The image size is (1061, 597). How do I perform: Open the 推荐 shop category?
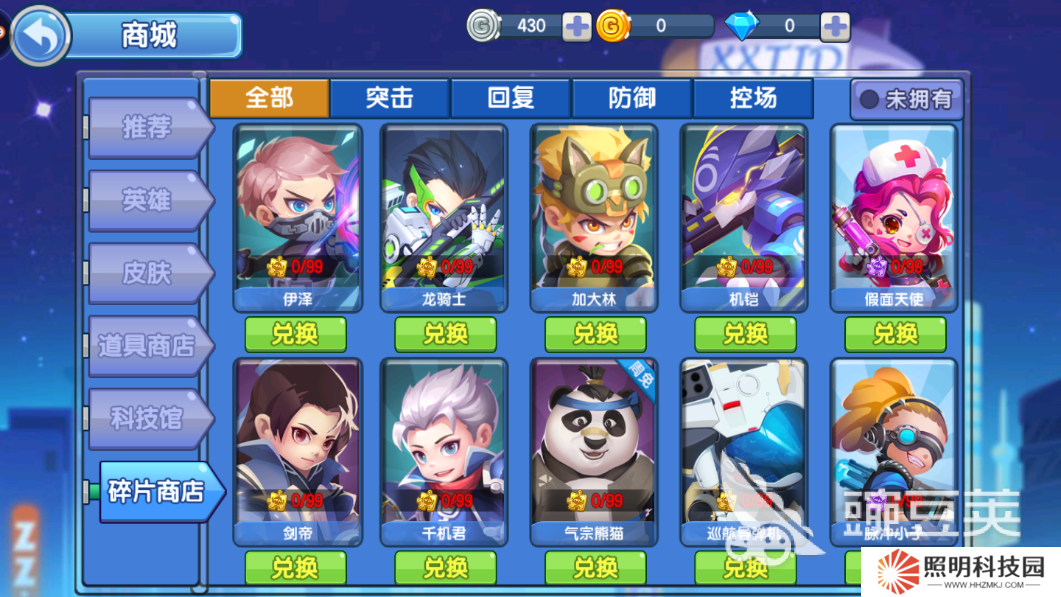point(148,128)
